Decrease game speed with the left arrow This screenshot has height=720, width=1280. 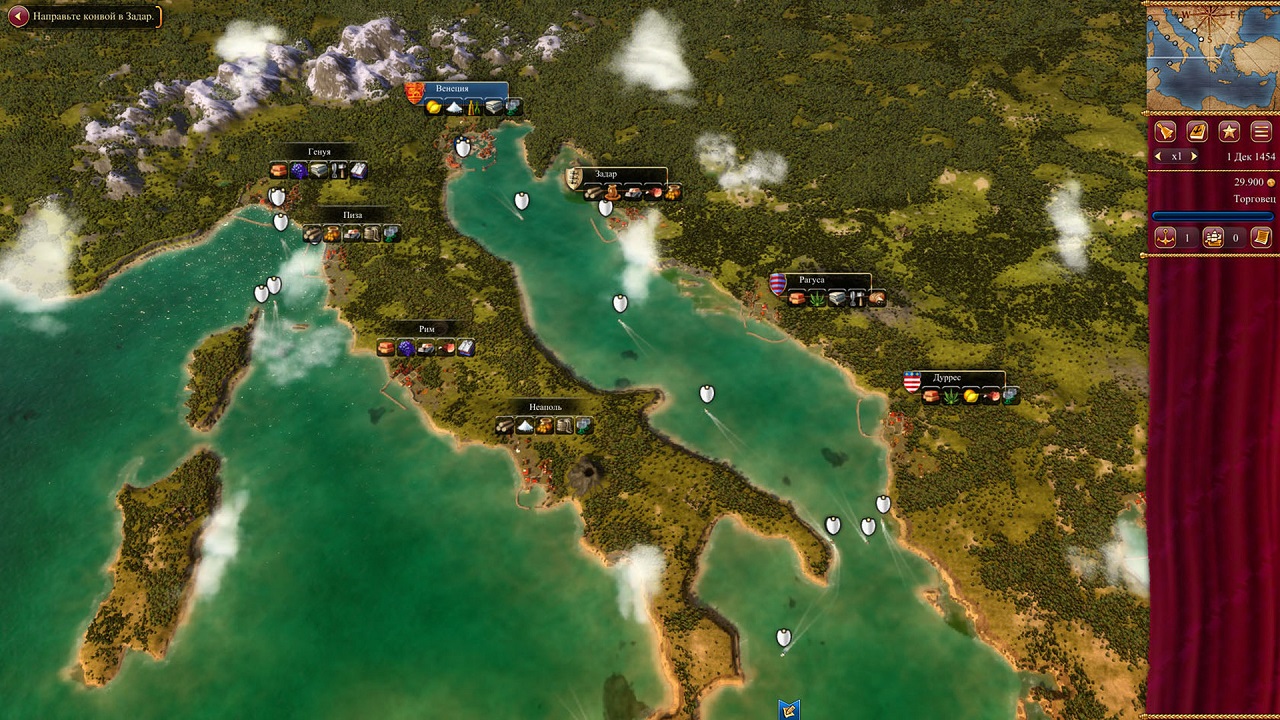coord(1159,157)
